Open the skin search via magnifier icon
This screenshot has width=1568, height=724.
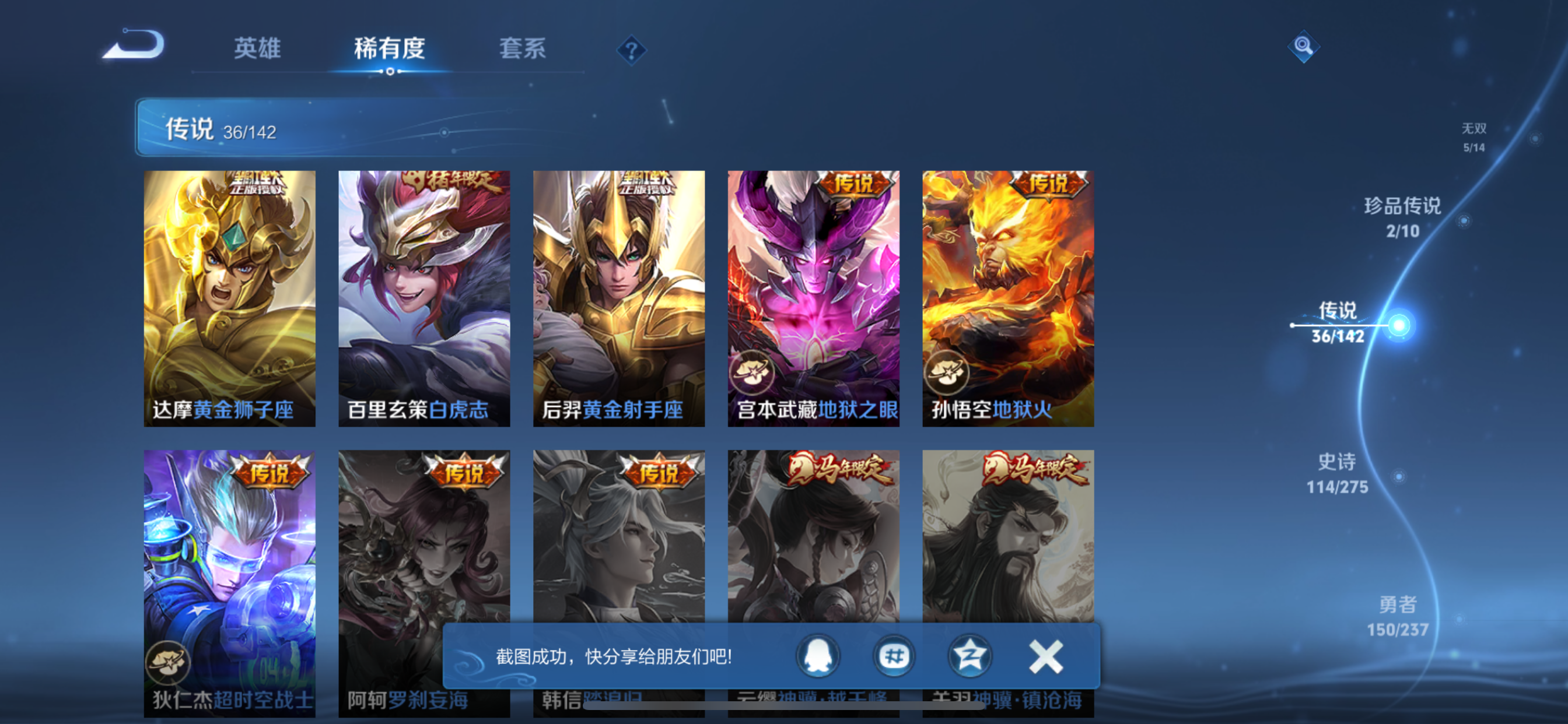click(x=1303, y=45)
